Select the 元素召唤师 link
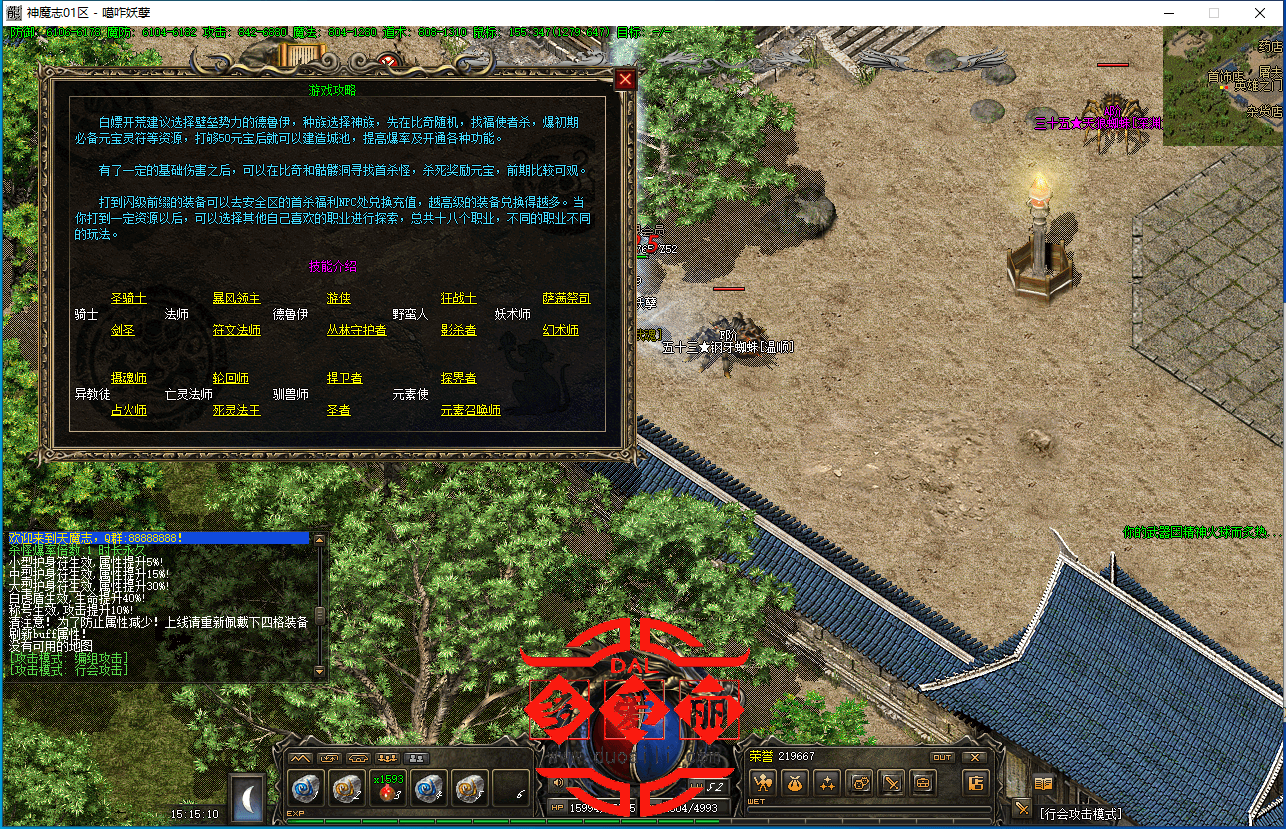 (470, 410)
